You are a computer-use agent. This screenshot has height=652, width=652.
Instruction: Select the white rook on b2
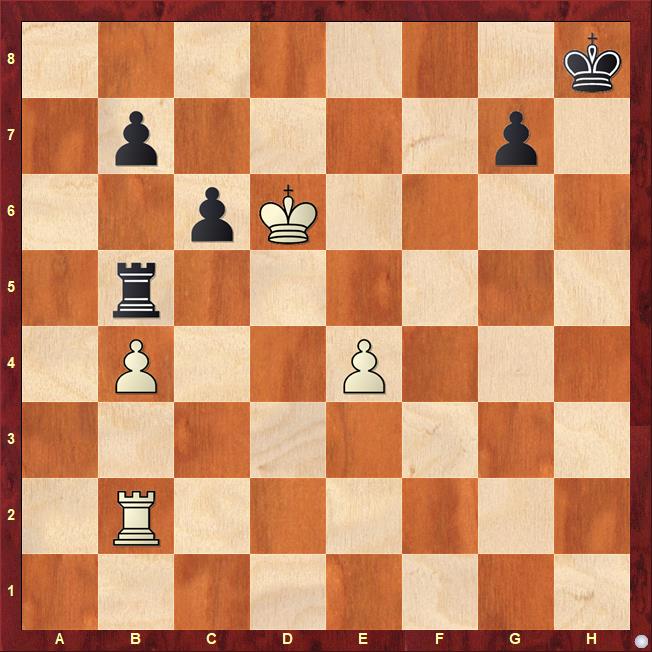pos(136,518)
